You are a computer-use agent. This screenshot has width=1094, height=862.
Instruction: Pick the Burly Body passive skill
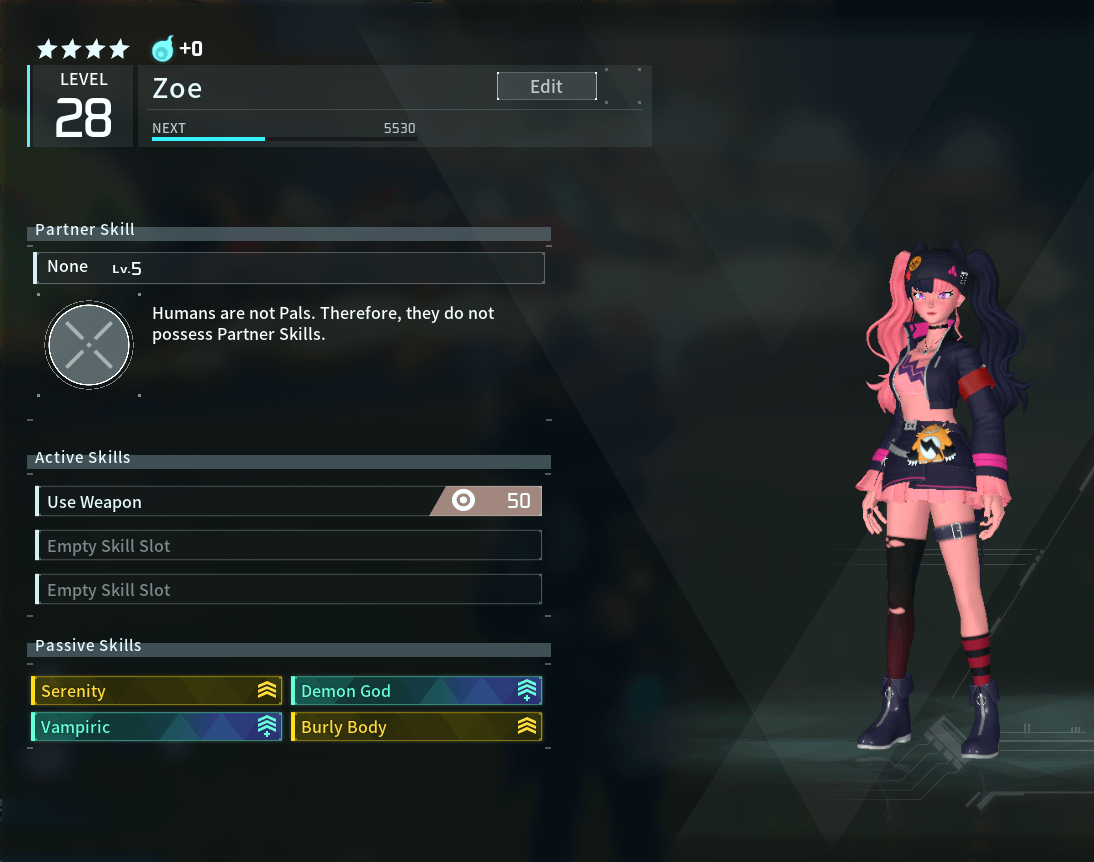pyautogui.click(x=416, y=727)
